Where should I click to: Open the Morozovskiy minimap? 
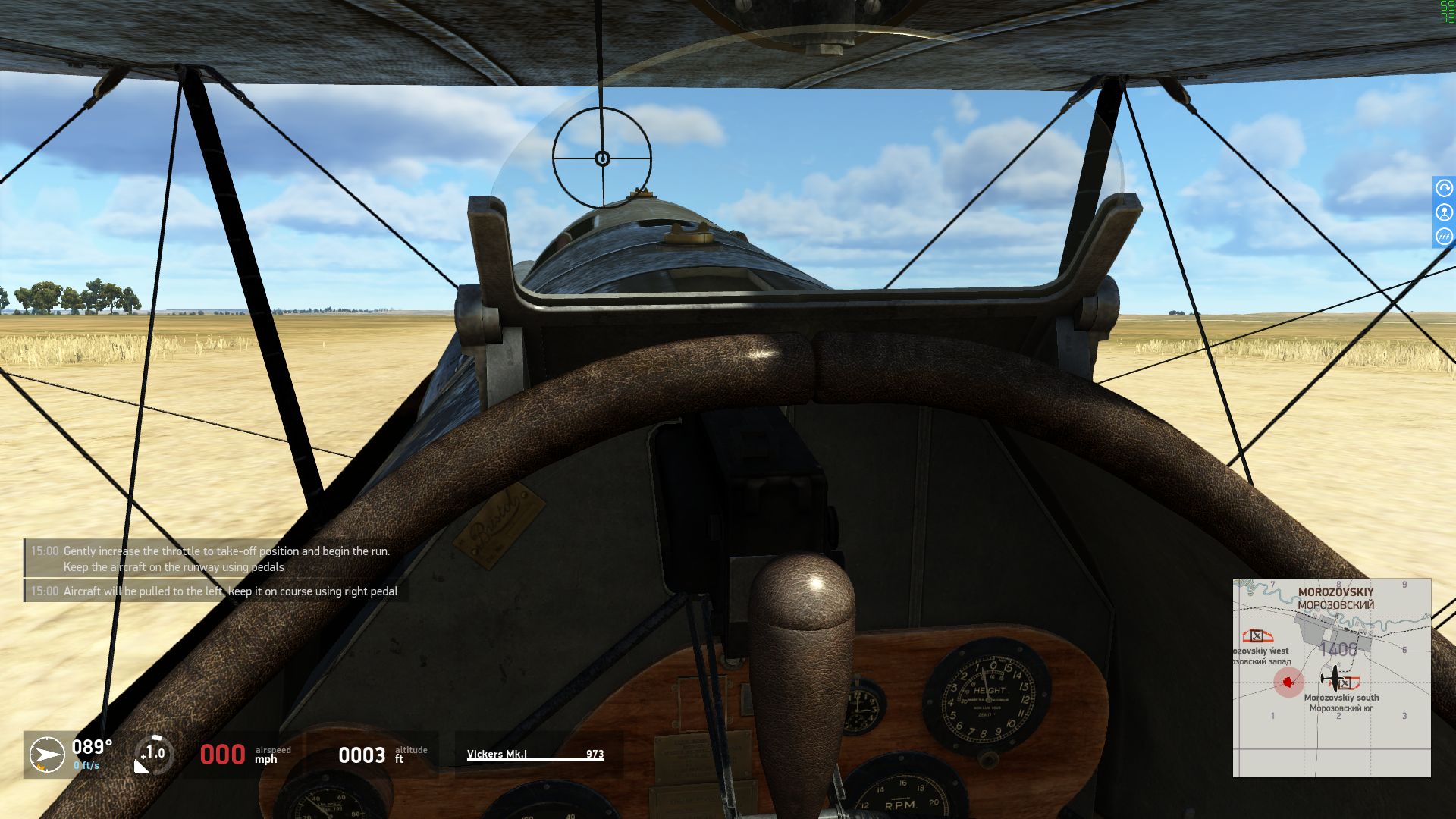coord(1332,678)
